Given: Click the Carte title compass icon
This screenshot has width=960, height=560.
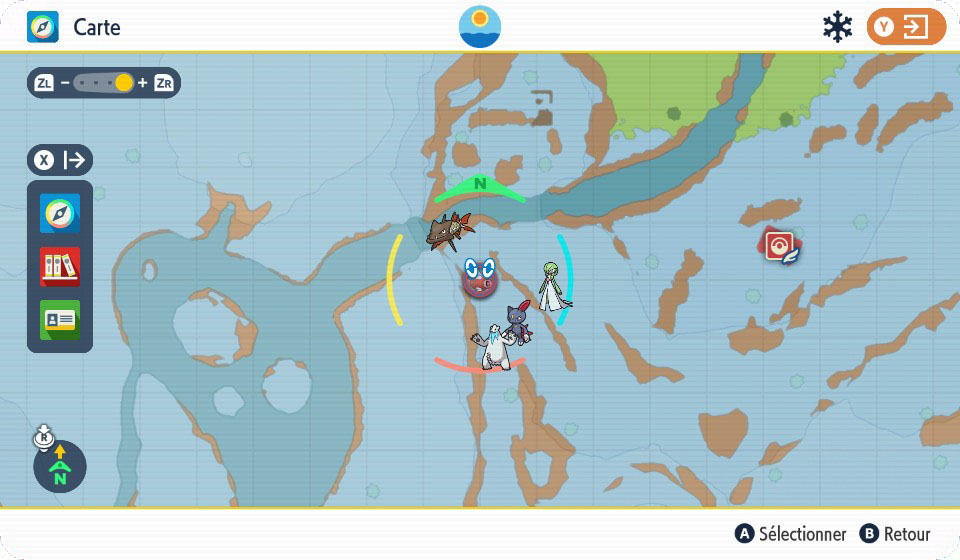Looking at the screenshot, I should (x=43, y=27).
